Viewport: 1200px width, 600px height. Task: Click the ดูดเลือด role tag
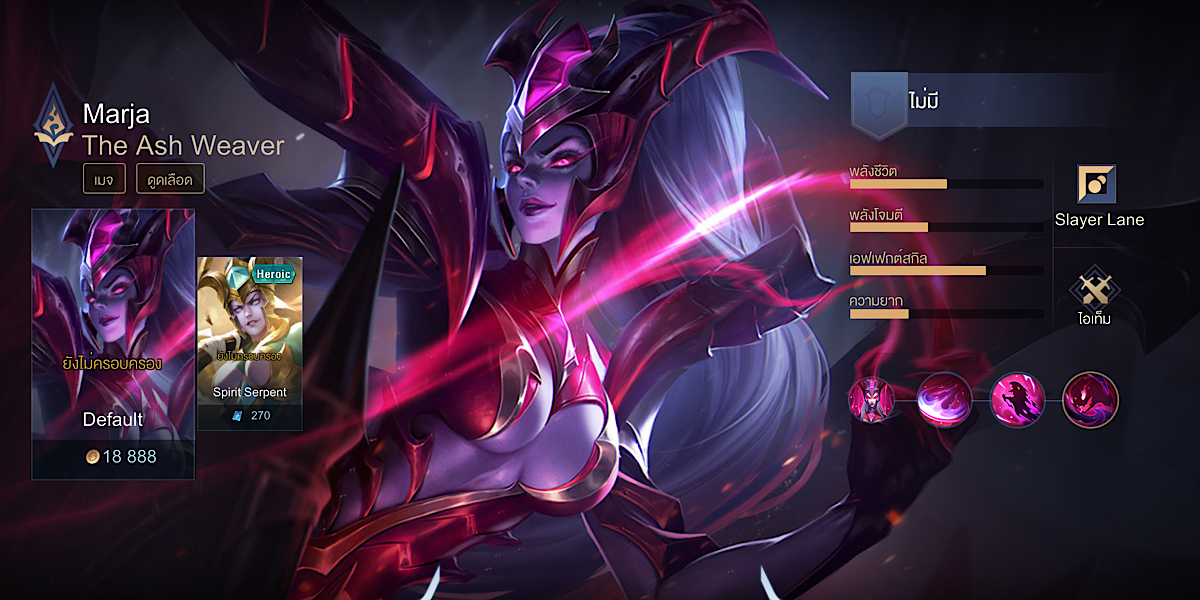tap(170, 179)
